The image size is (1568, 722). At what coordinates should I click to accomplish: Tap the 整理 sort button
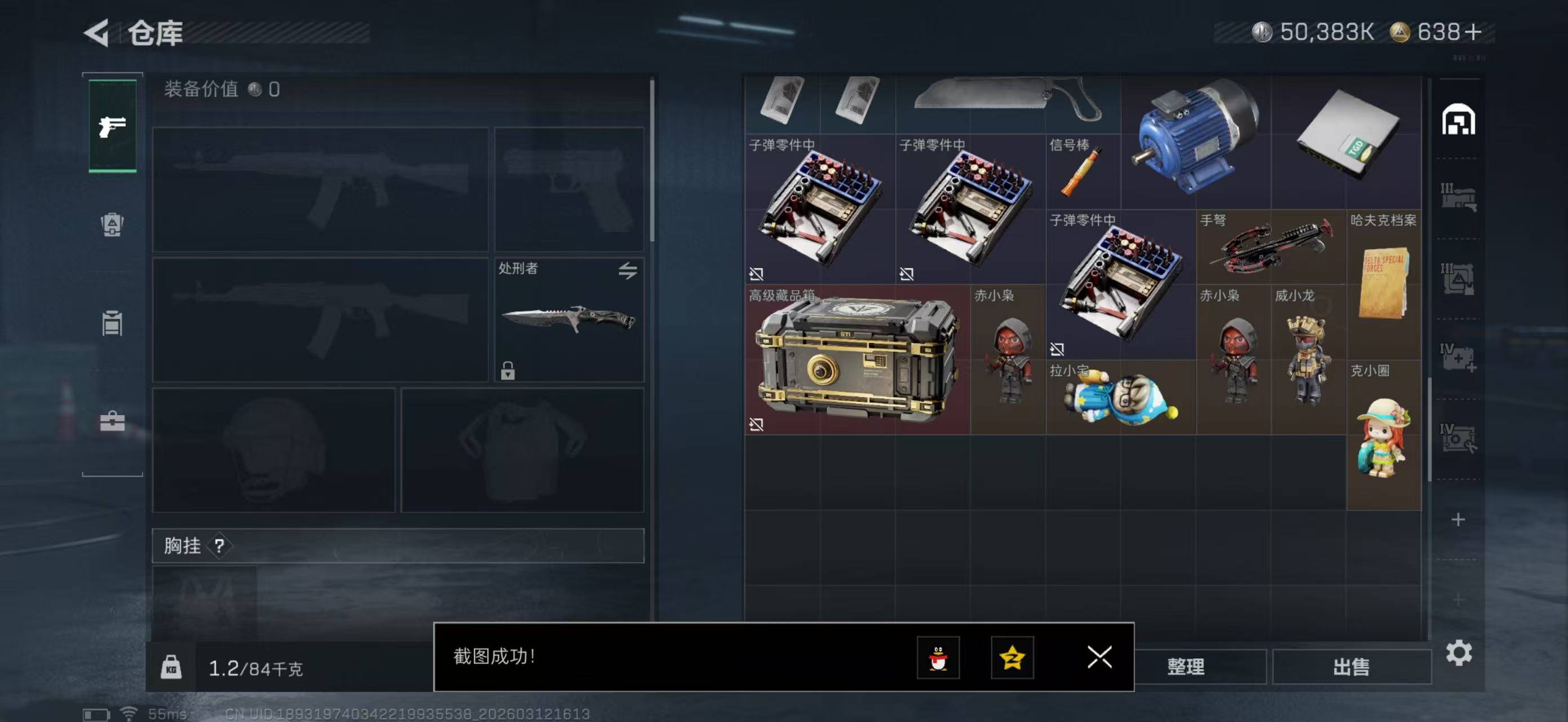pos(1185,667)
